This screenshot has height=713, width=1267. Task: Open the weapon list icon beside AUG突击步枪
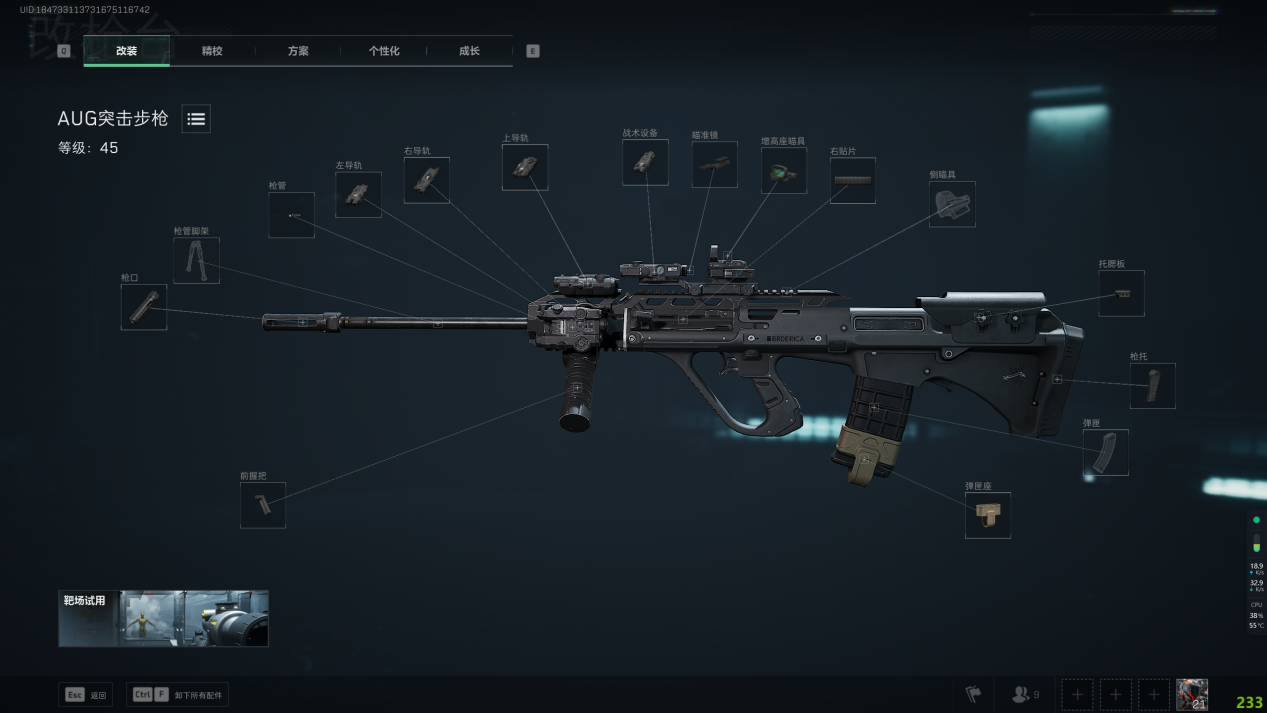click(x=196, y=119)
